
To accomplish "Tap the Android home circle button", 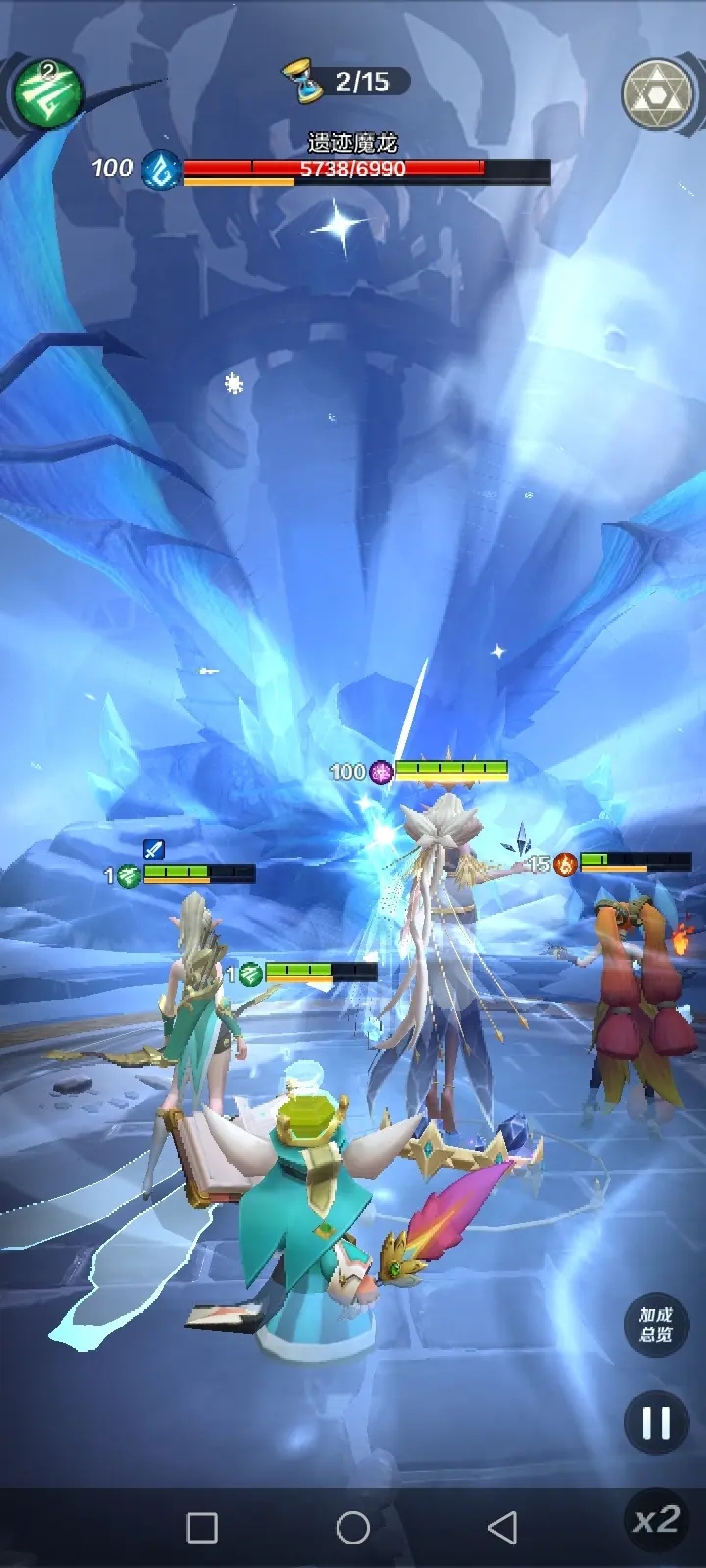I will [353, 1527].
